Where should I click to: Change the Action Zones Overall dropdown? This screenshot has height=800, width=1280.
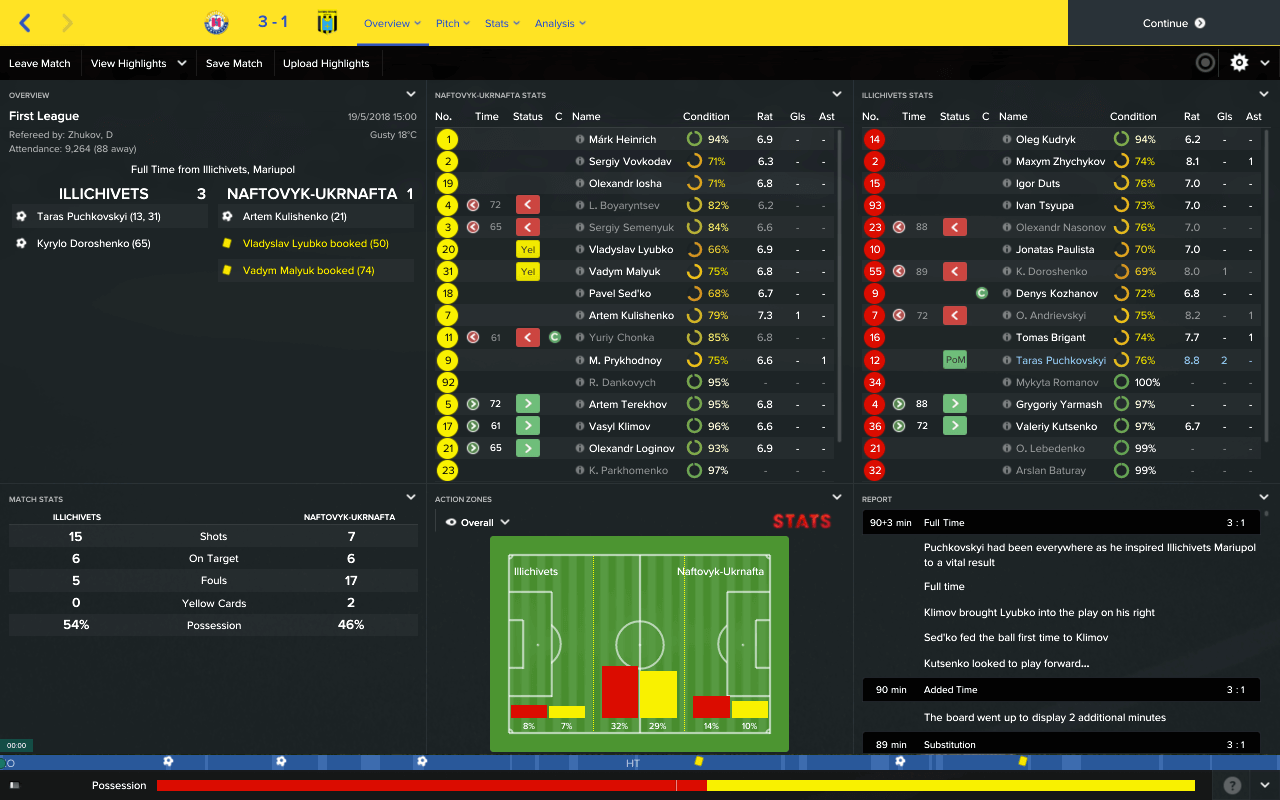point(479,522)
